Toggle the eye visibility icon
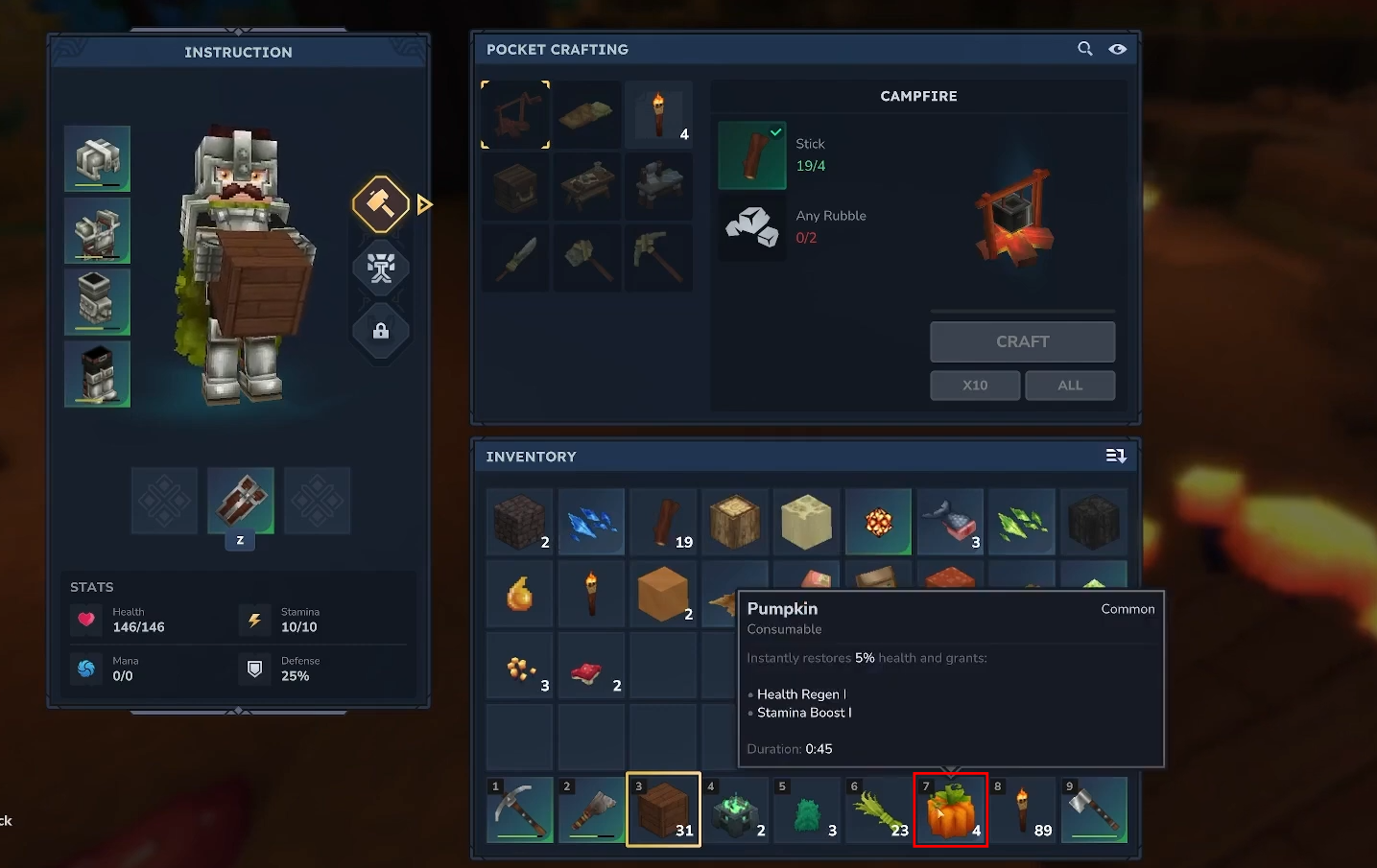The height and width of the screenshot is (868, 1377). [x=1117, y=49]
